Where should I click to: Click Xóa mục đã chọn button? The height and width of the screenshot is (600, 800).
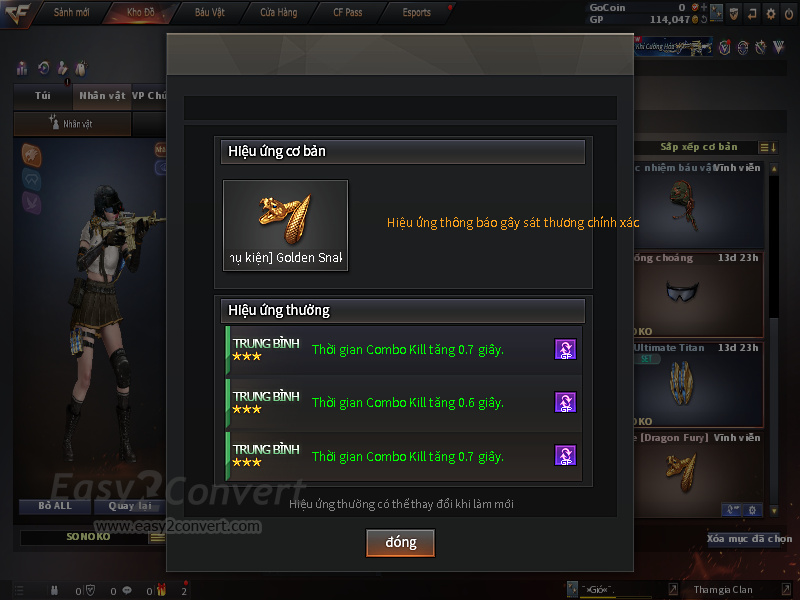point(749,539)
